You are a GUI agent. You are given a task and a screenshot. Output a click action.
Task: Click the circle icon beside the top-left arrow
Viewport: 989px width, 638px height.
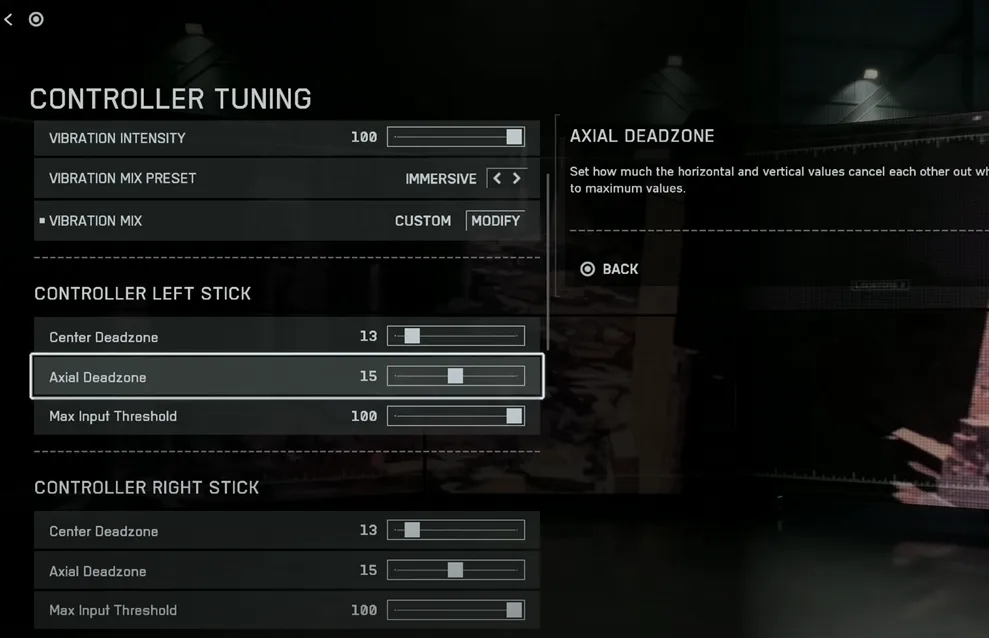point(36,19)
